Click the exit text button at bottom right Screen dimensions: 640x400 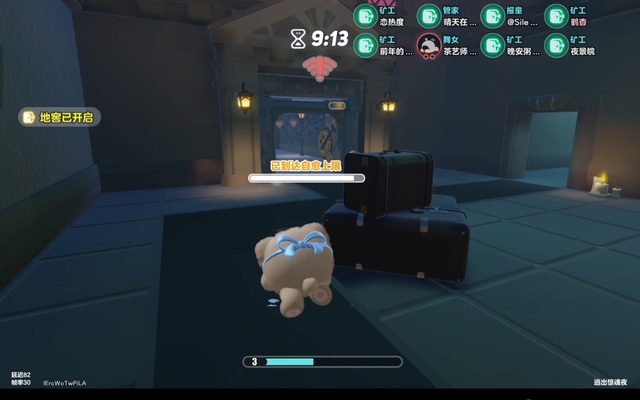(x=610, y=382)
